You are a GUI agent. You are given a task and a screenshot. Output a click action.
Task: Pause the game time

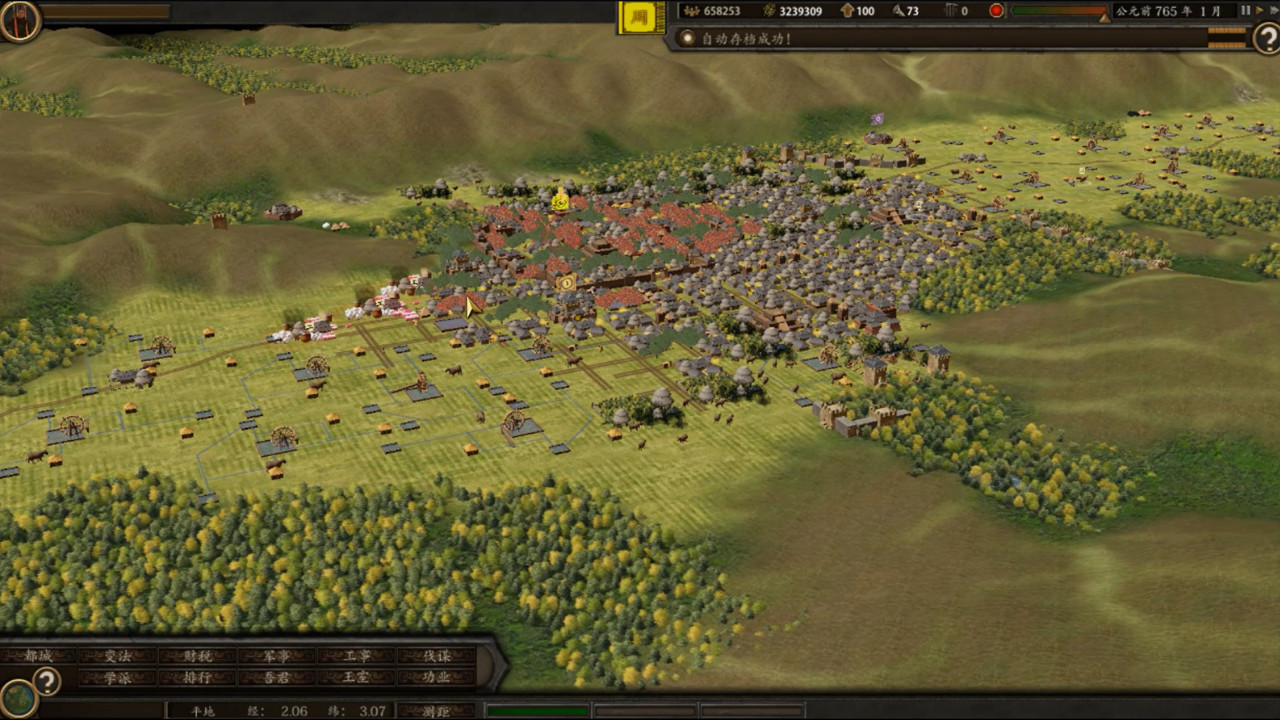click(1245, 11)
